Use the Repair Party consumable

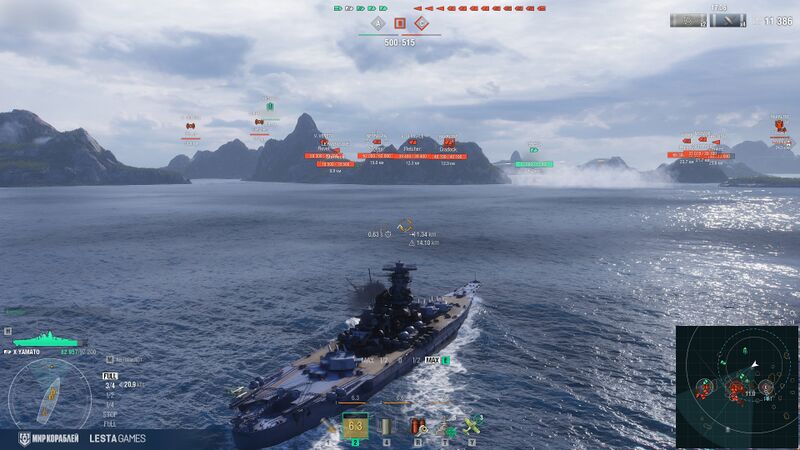[x=446, y=427]
